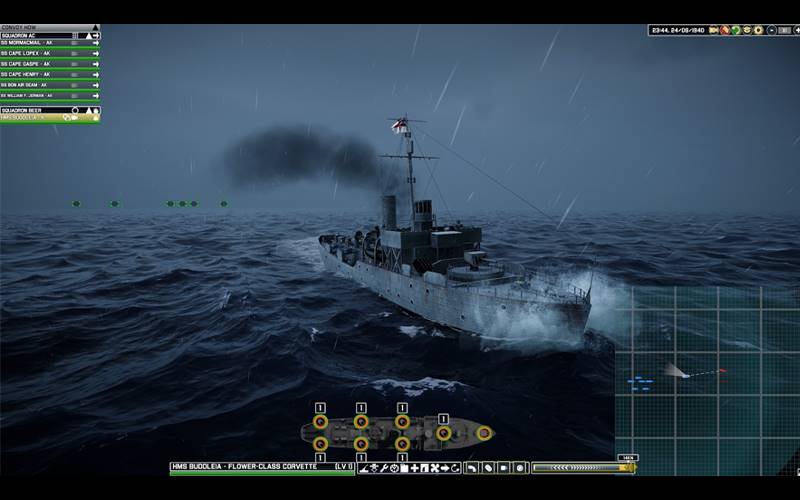Select the cross-shaped medical order icon
This screenshot has height=500, width=800.
[414, 467]
